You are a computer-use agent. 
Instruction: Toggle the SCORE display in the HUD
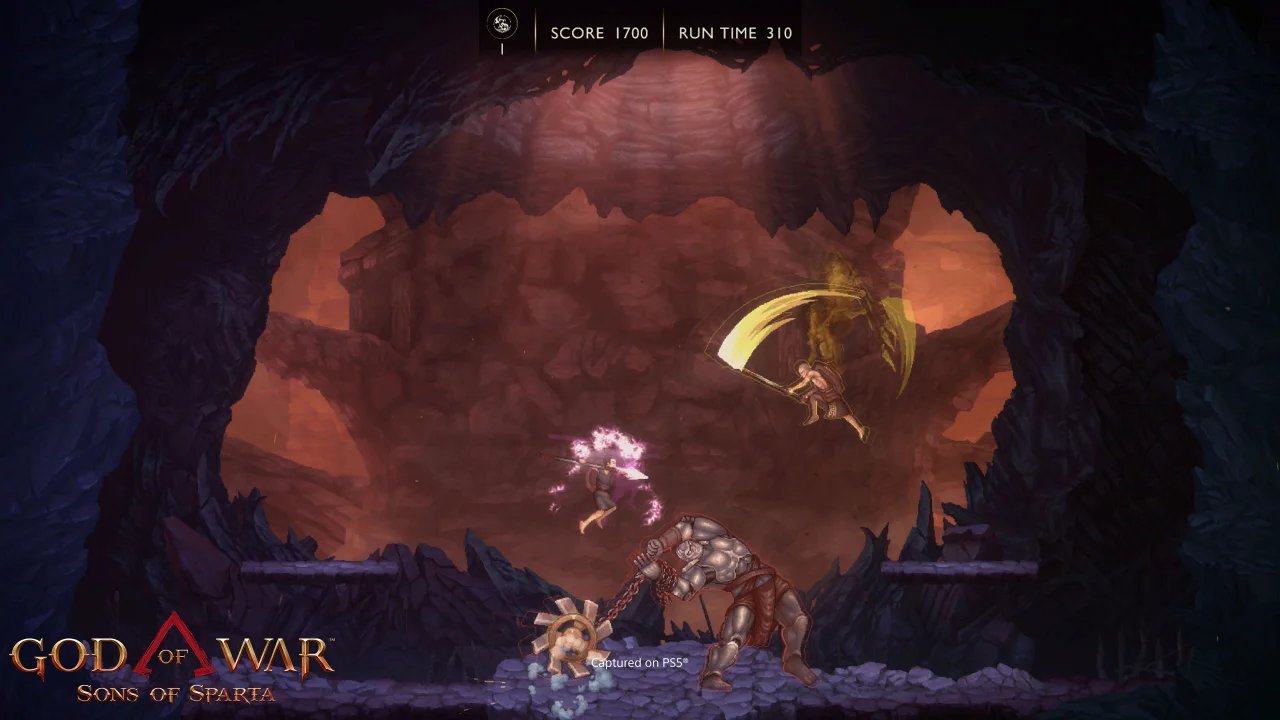[x=600, y=33]
